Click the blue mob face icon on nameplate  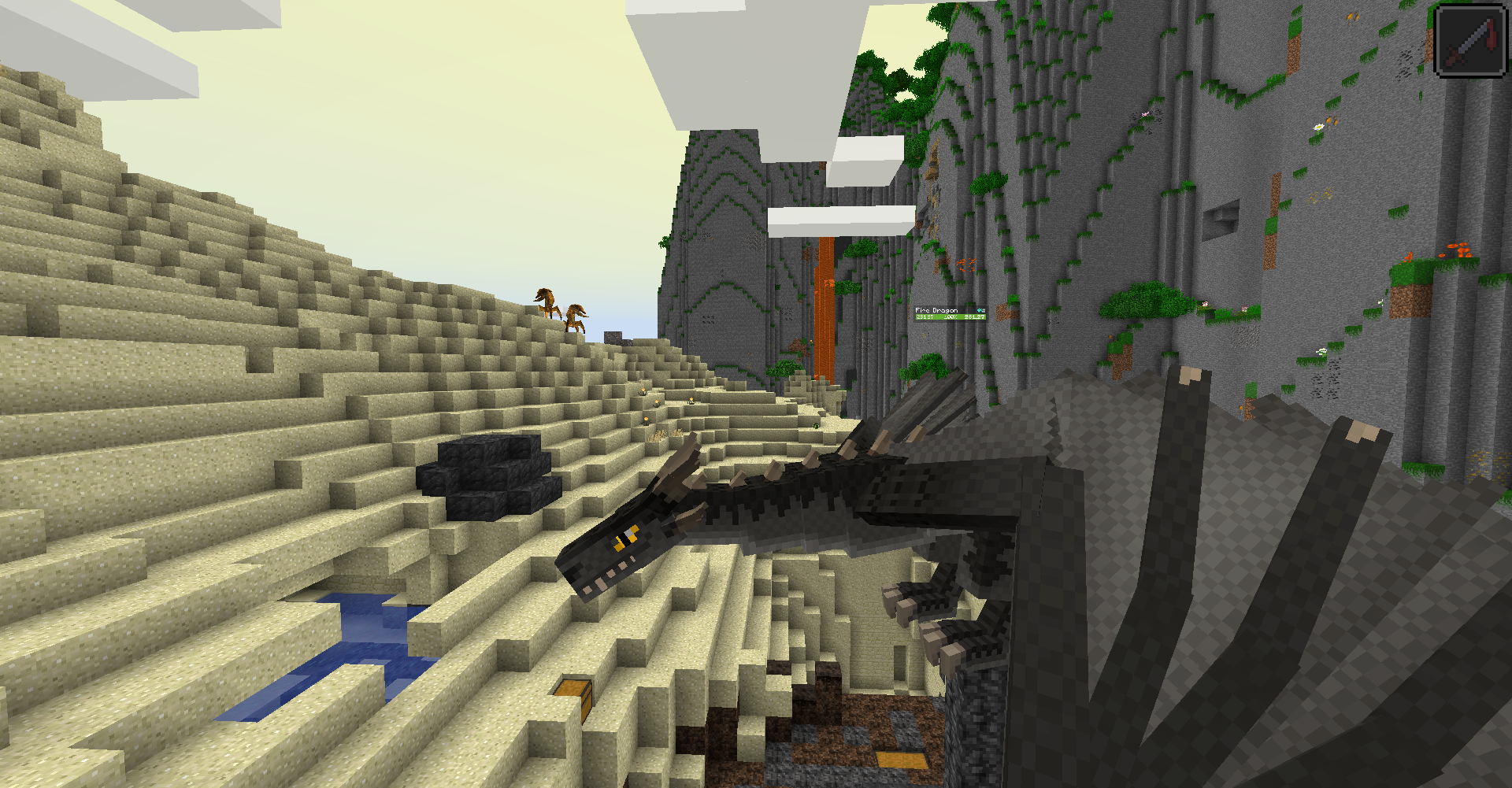tap(979, 310)
